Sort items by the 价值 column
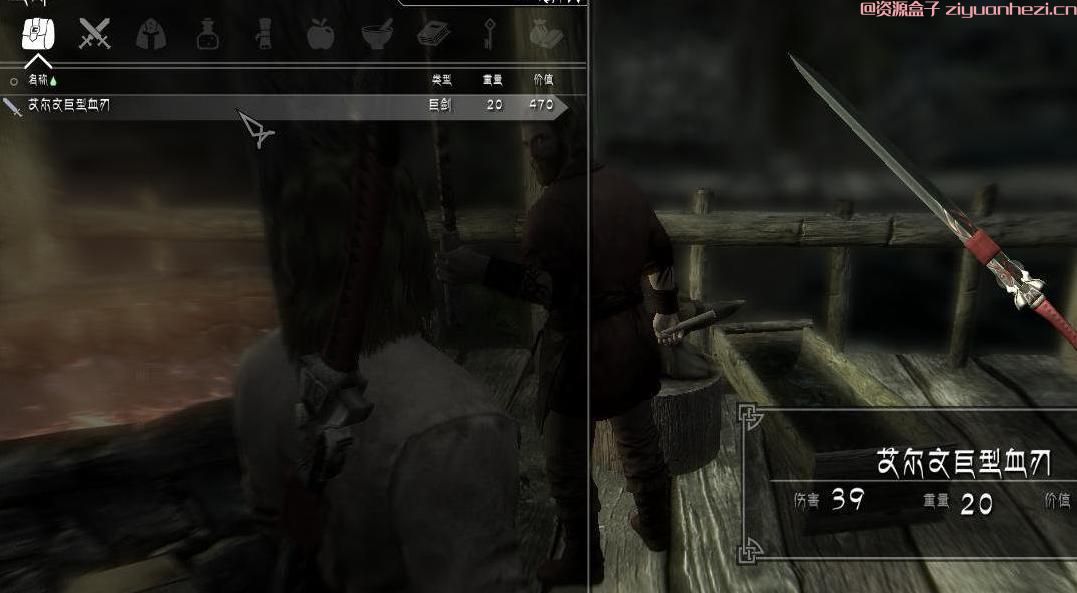Screen dimensions: 1077x593 pyautogui.click(x=542, y=80)
